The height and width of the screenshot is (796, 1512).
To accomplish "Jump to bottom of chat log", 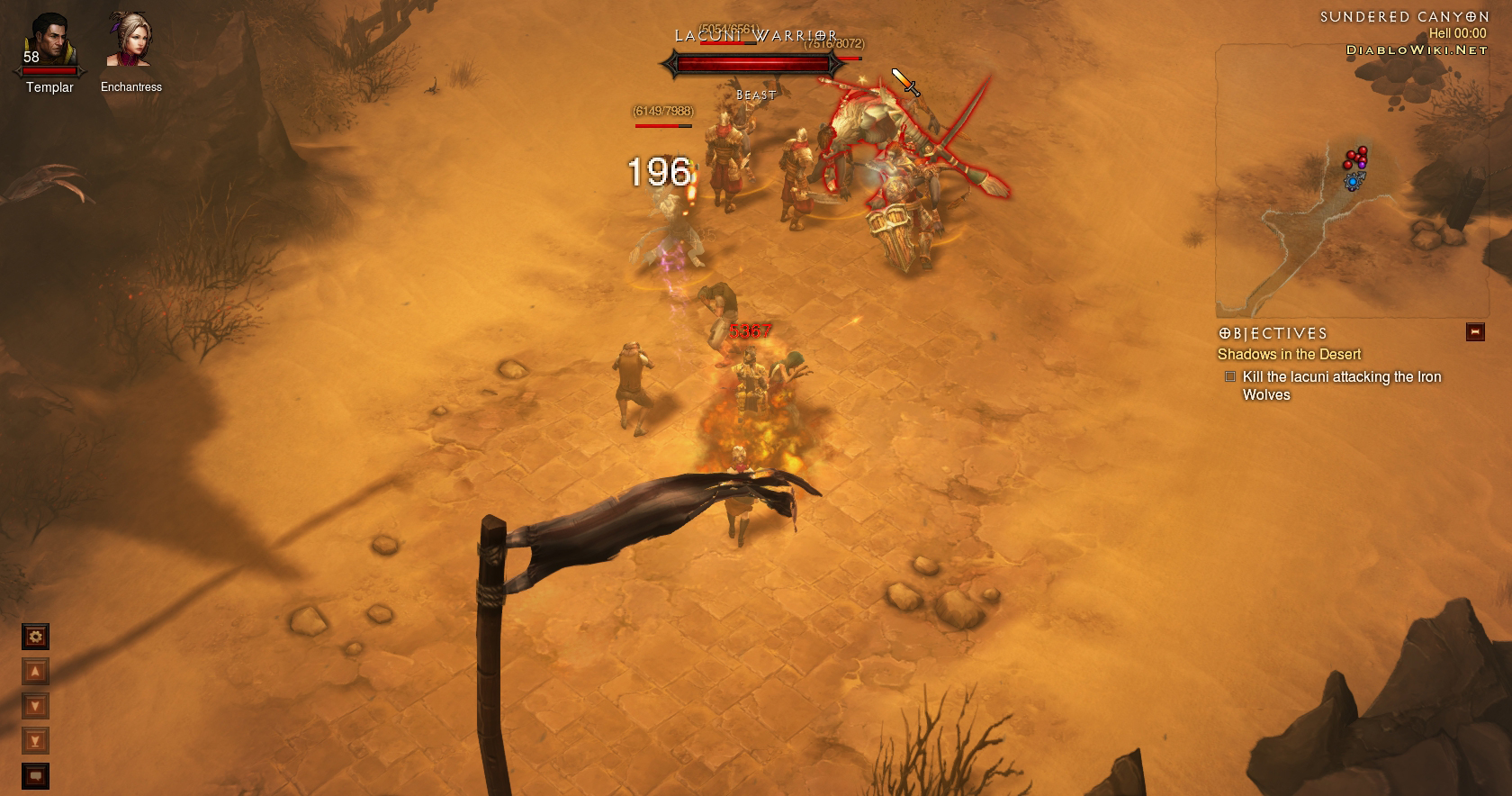I will pyautogui.click(x=35, y=741).
